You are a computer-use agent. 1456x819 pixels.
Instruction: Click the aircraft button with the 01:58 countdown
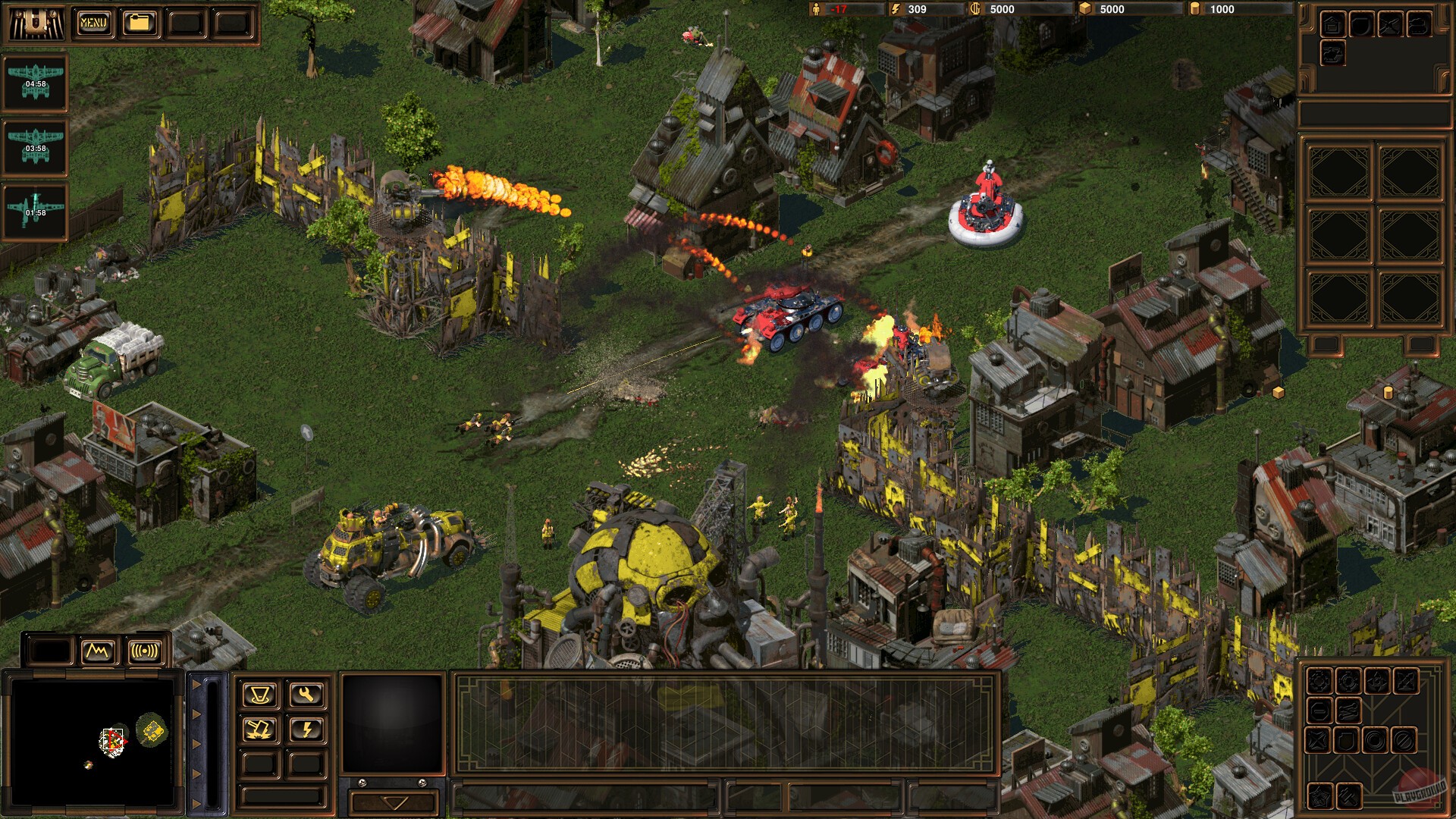(35, 211)
